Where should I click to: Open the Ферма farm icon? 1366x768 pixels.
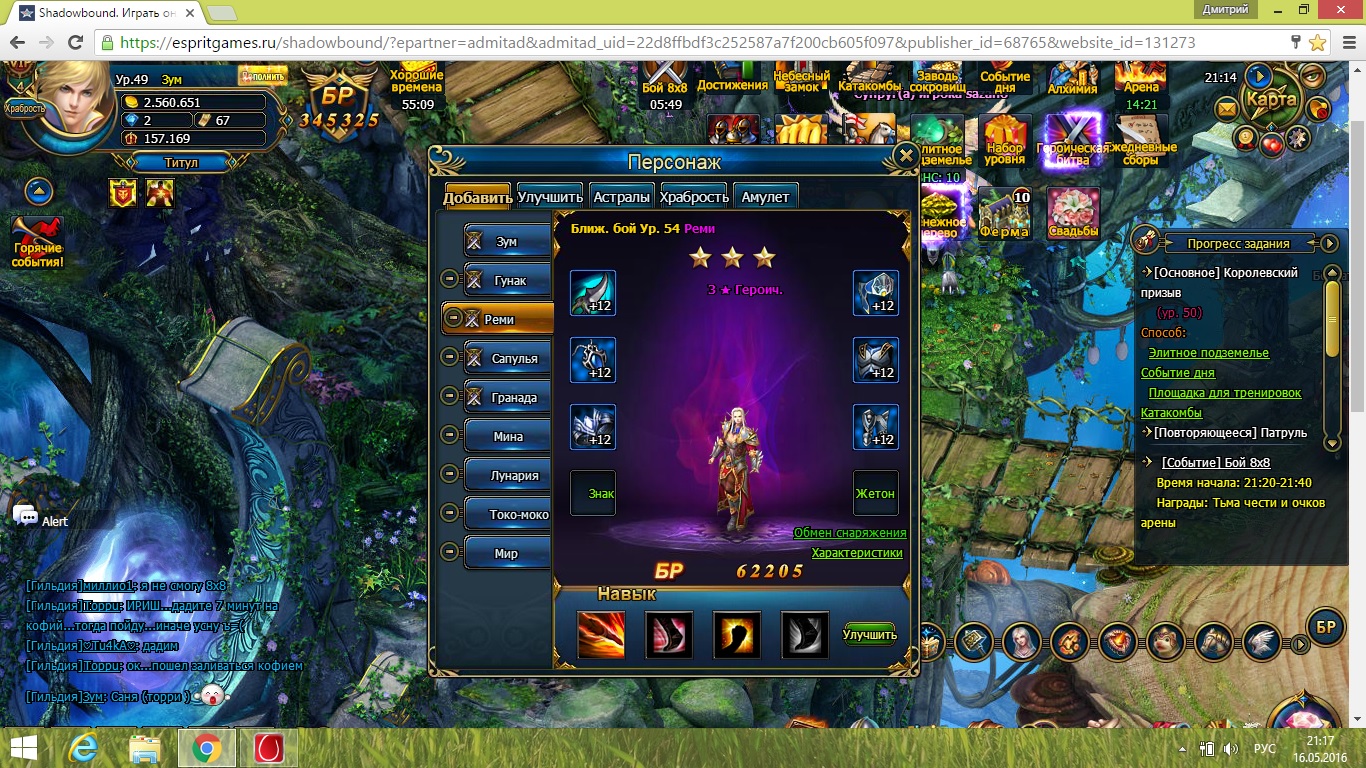coord(1004,215)
